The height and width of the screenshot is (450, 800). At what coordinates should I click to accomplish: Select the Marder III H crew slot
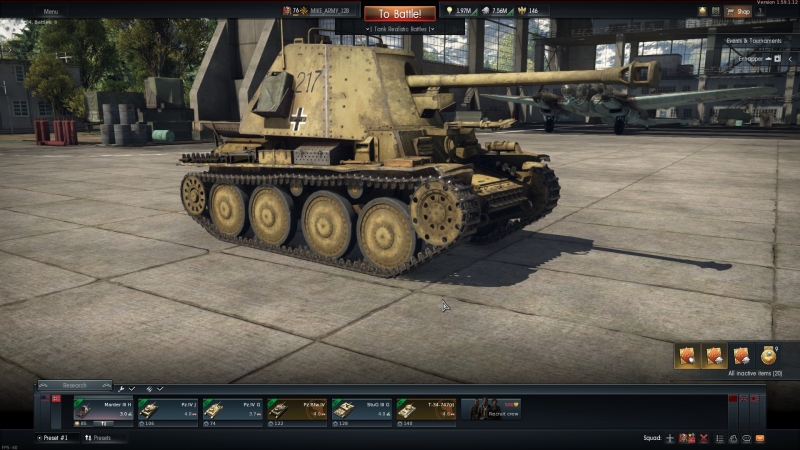click(103, 410)
